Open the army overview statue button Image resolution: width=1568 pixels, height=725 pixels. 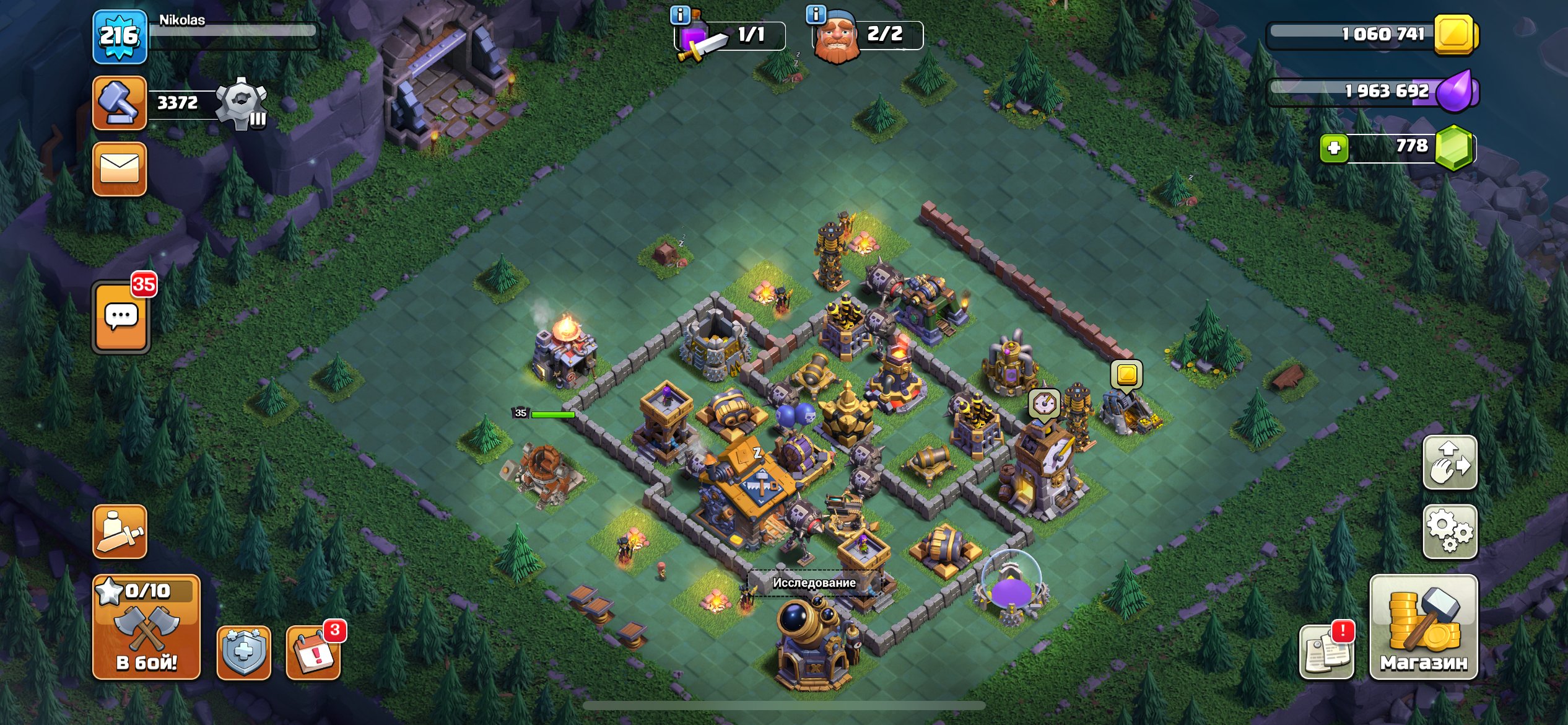point(120,532)
